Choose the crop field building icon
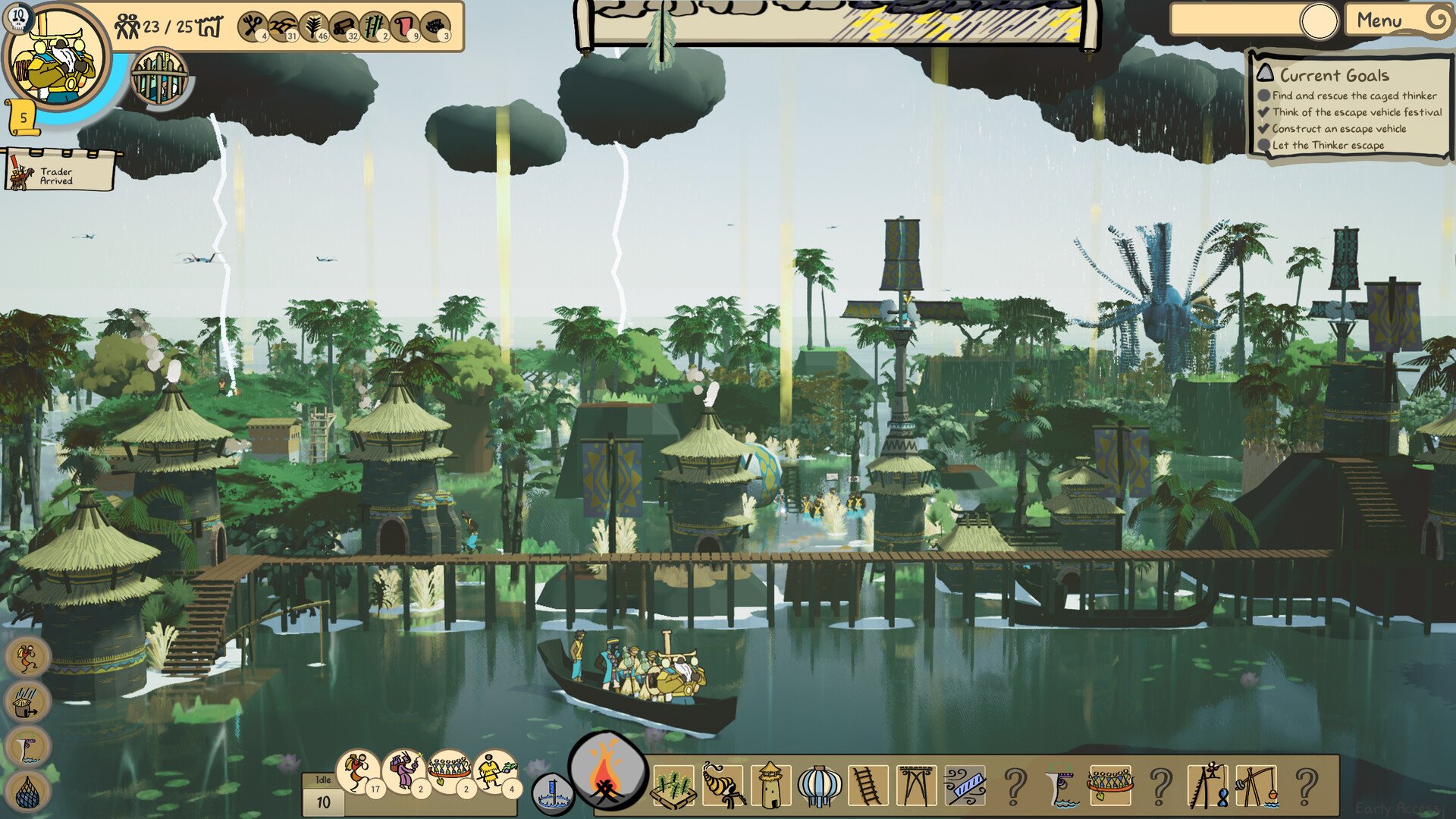The height and width of the screenshot is (819, 1456). (673, 787)
